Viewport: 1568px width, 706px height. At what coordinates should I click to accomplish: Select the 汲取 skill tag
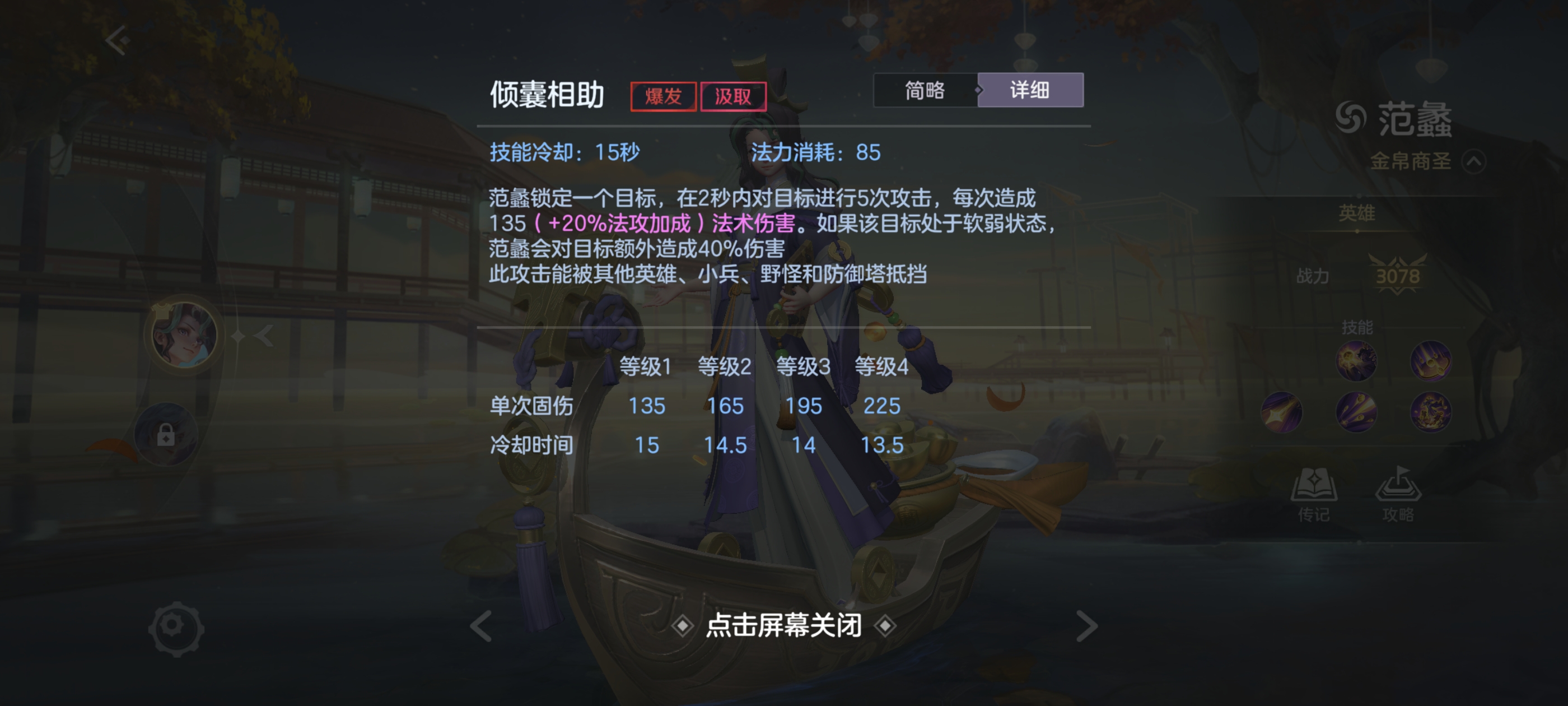tap(734, 96)
